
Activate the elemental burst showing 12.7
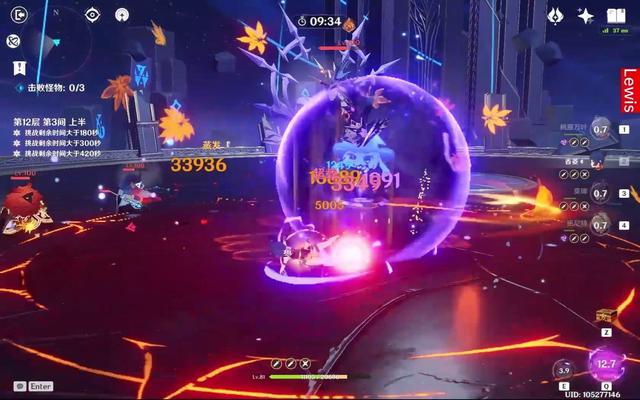[x=606, y=364]
